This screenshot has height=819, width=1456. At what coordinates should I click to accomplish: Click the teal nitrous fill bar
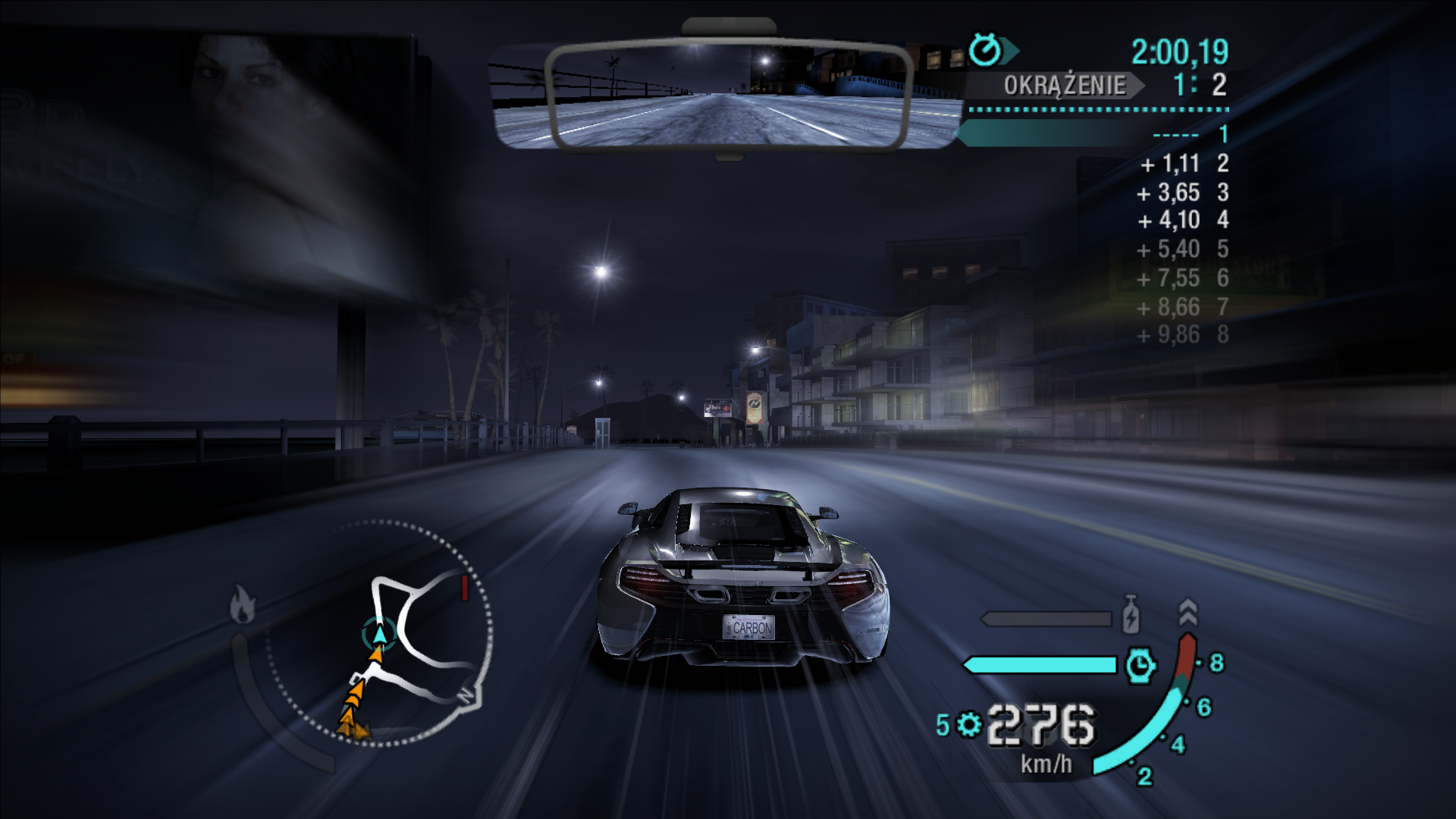click(x=1039, y=664)
